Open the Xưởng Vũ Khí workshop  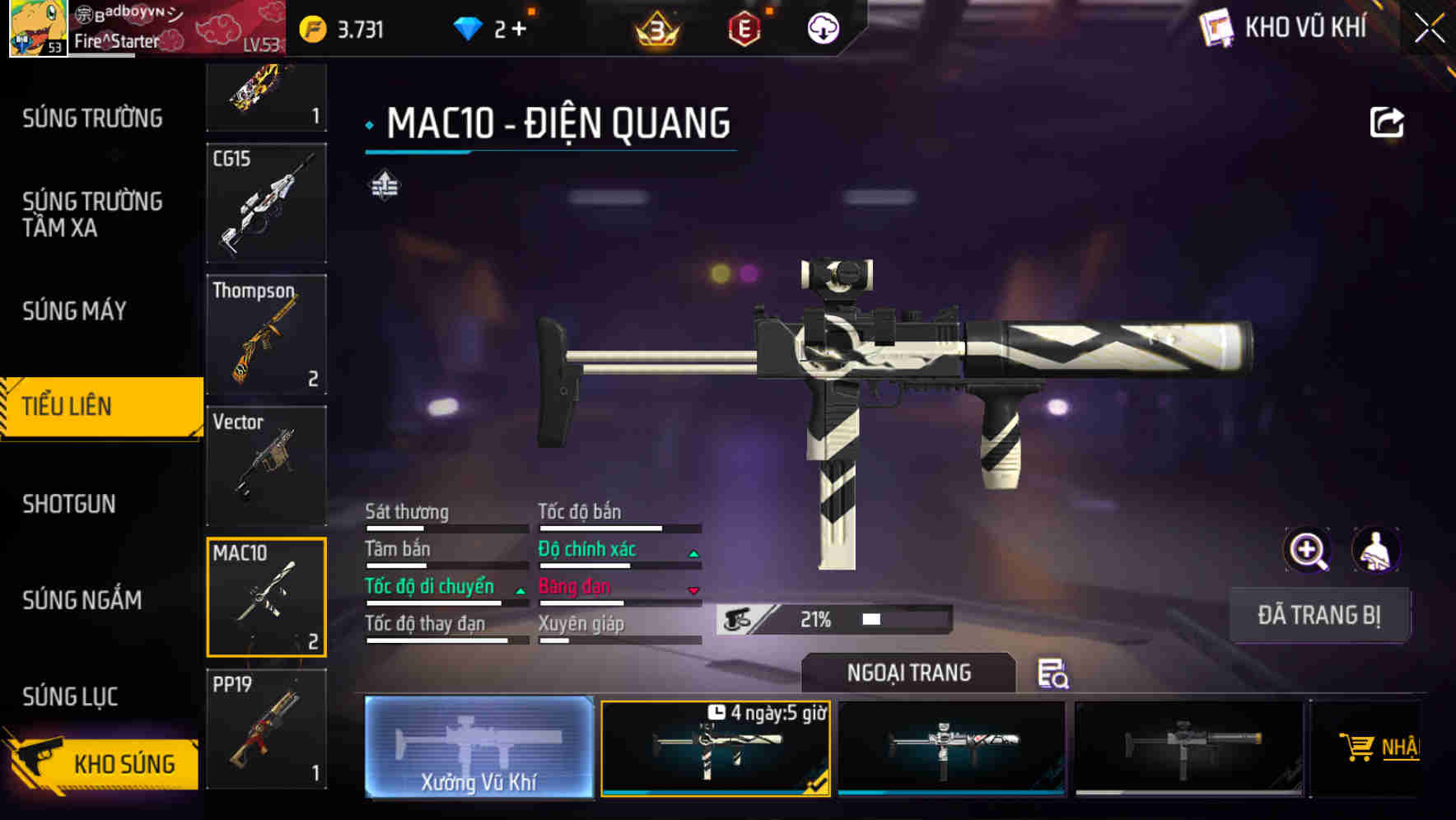478,747
